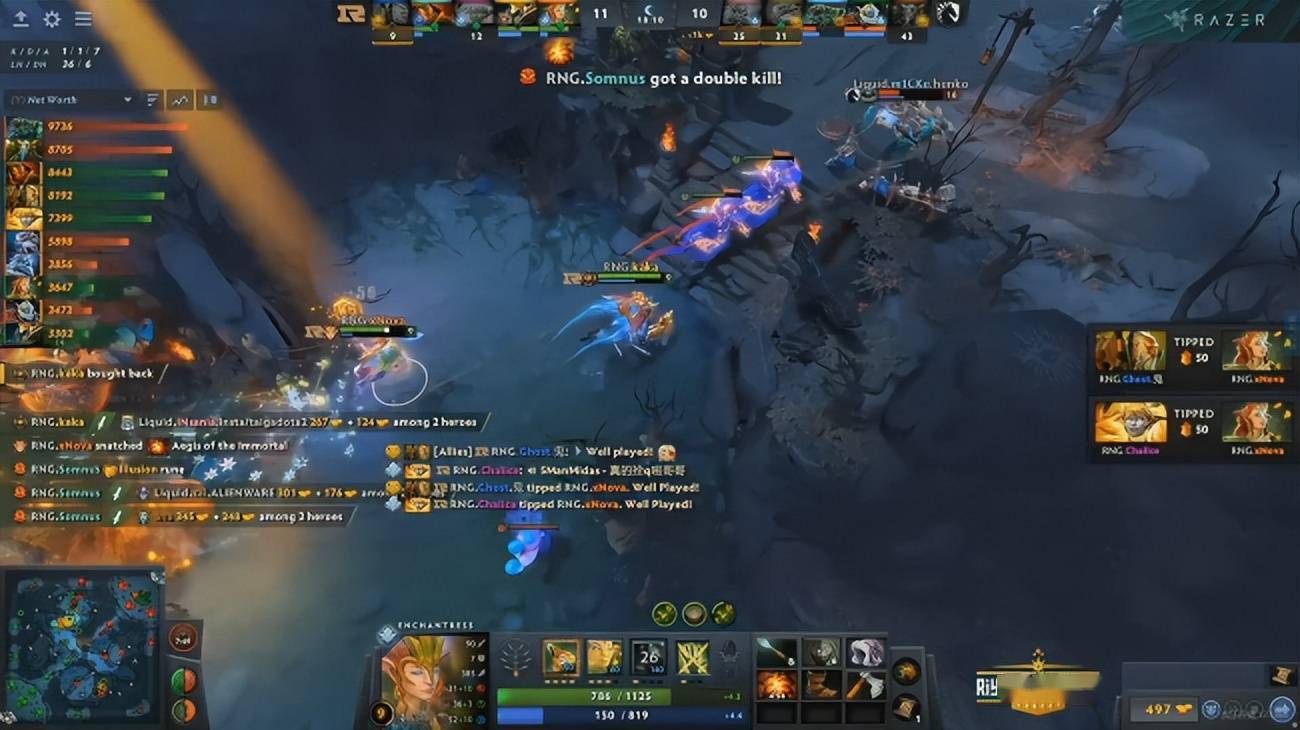Open the hamburger menu top-left
The width and height of the screenshot is (1300, 730).
(84, 17)
